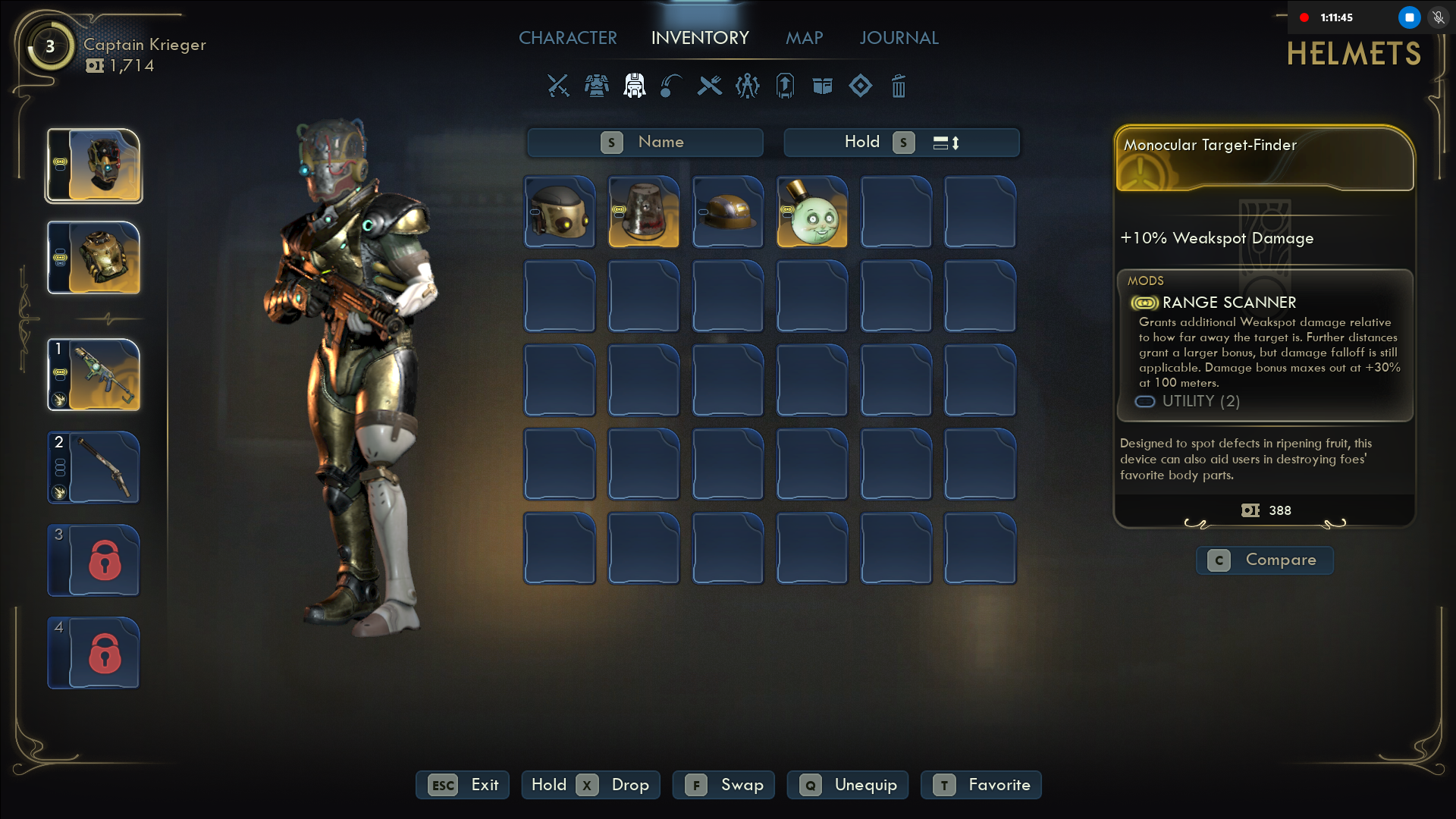
Task: Select weapon slot 2 shotgun
Action: tap(94, 467)
